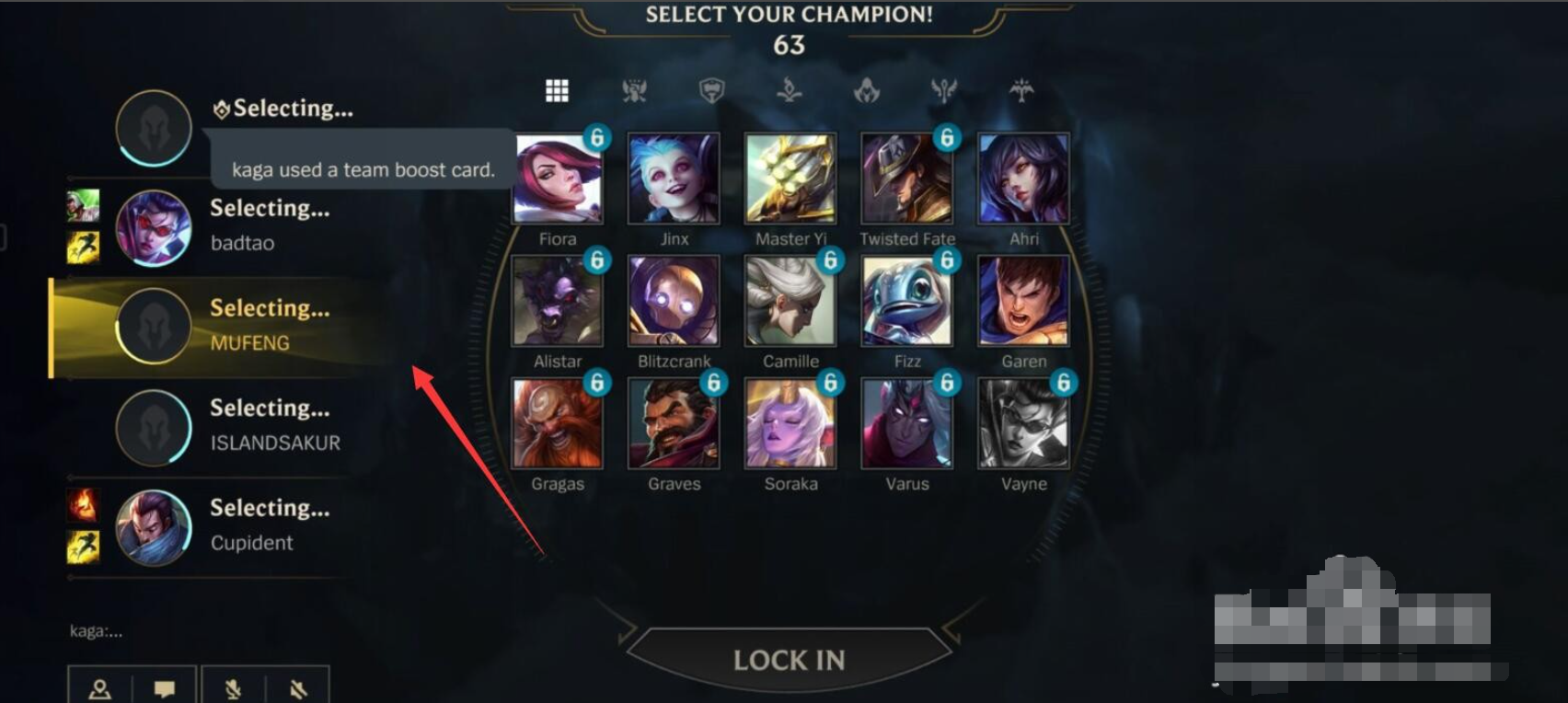Select Fizz champion tile
Screen dimensions: 1568x703
[x=906, y=302]
